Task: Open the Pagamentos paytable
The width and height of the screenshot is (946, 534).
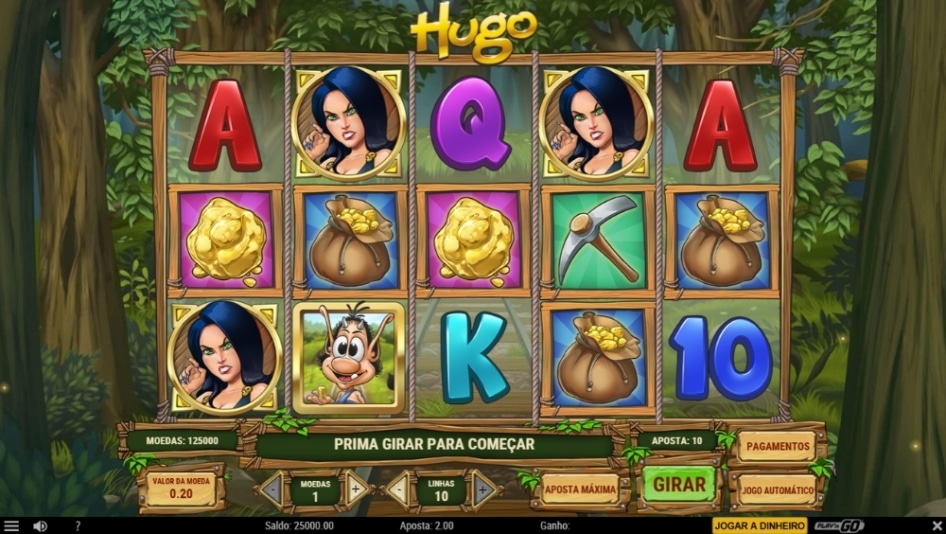Action: (x=776, y=447)
